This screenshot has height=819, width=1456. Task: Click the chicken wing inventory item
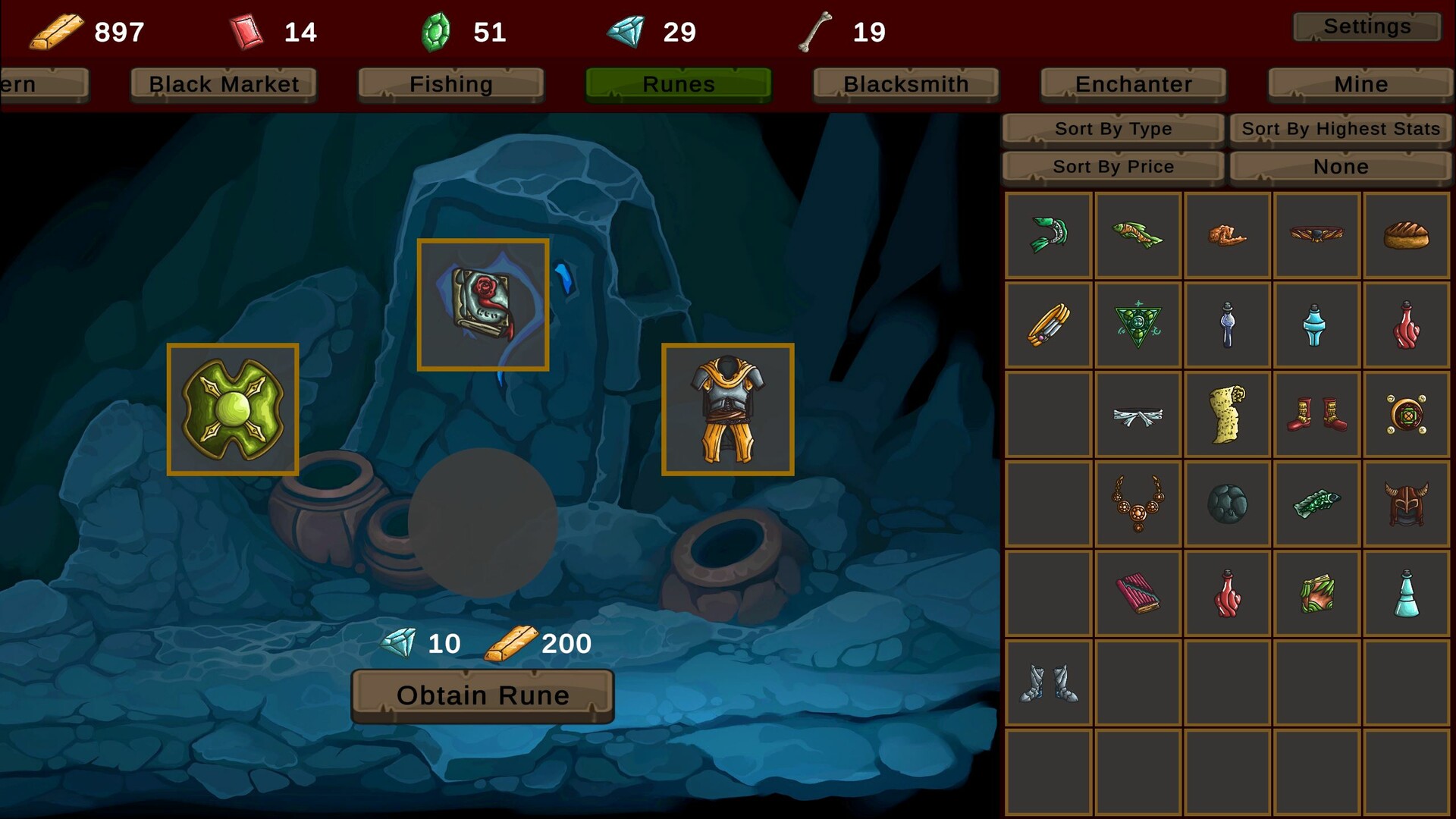coord(1227,235)
